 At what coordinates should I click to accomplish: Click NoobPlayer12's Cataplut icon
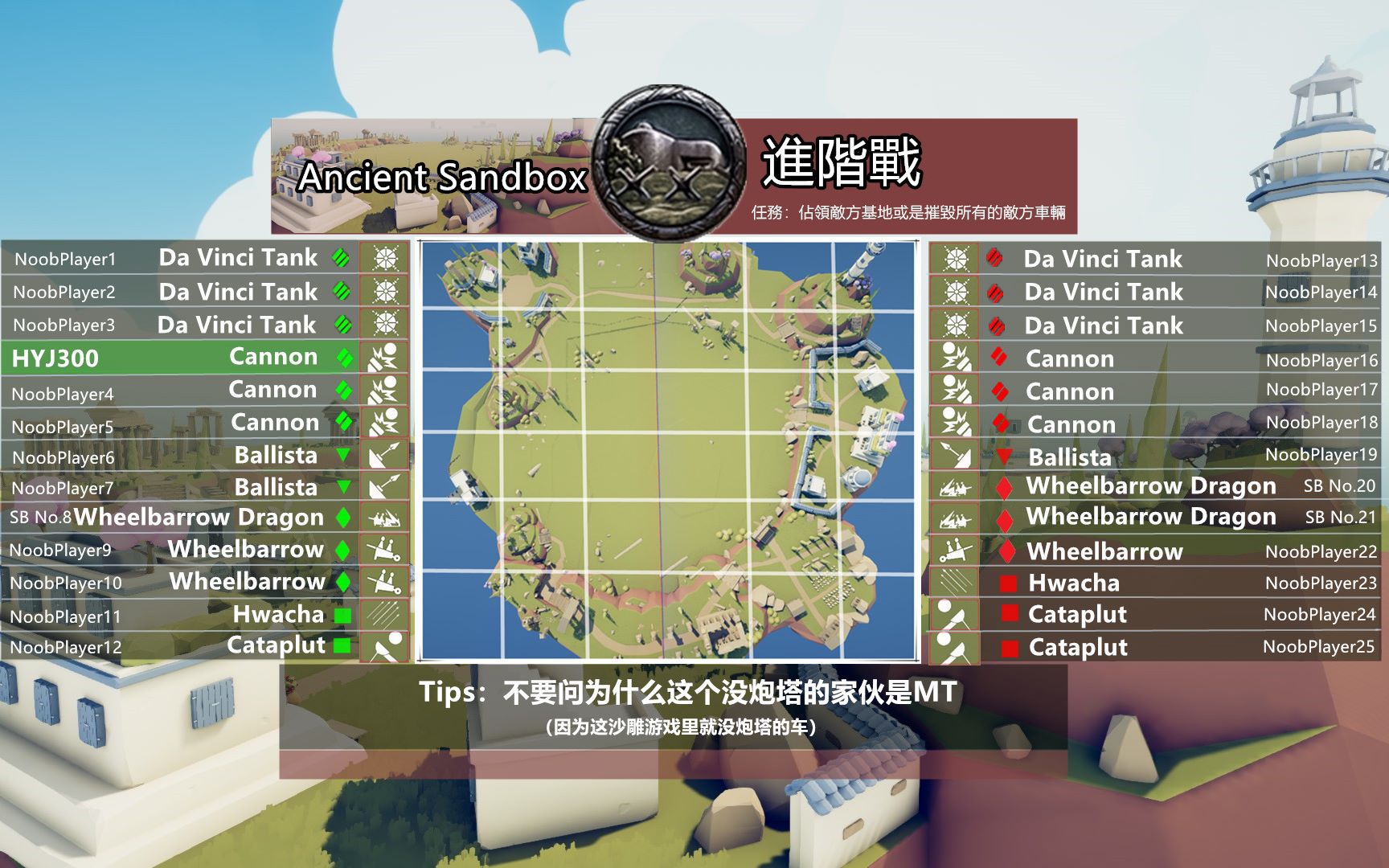(384, 646)
